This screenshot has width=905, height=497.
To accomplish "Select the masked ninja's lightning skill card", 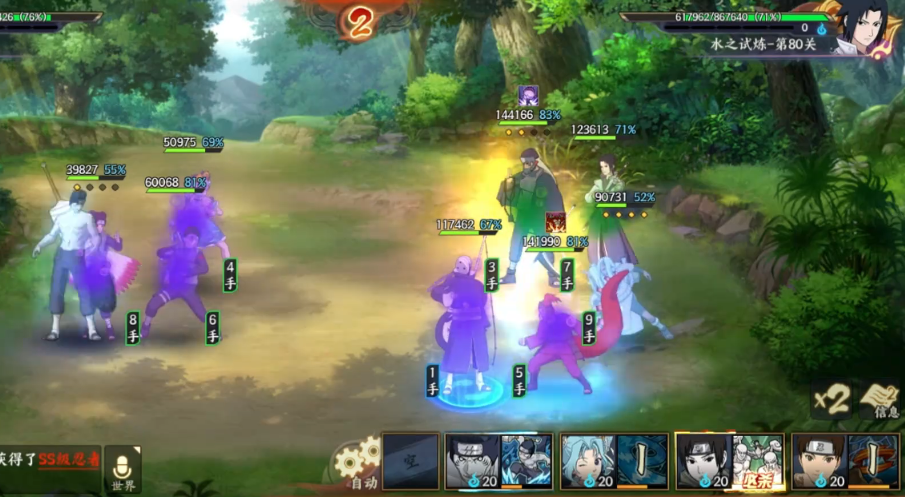I will click(498, 461).
